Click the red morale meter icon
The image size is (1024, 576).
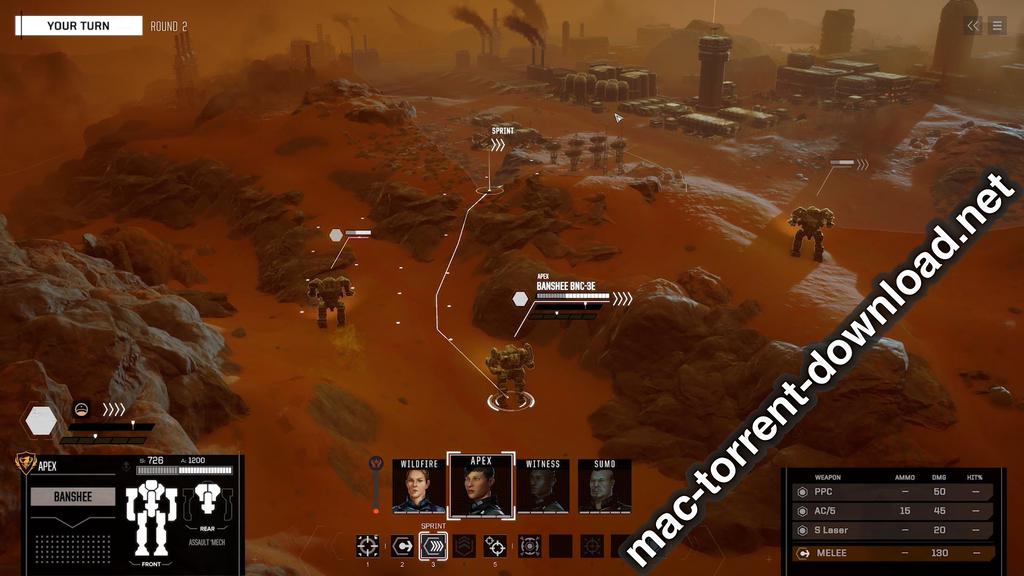click(x=377, y=465)
